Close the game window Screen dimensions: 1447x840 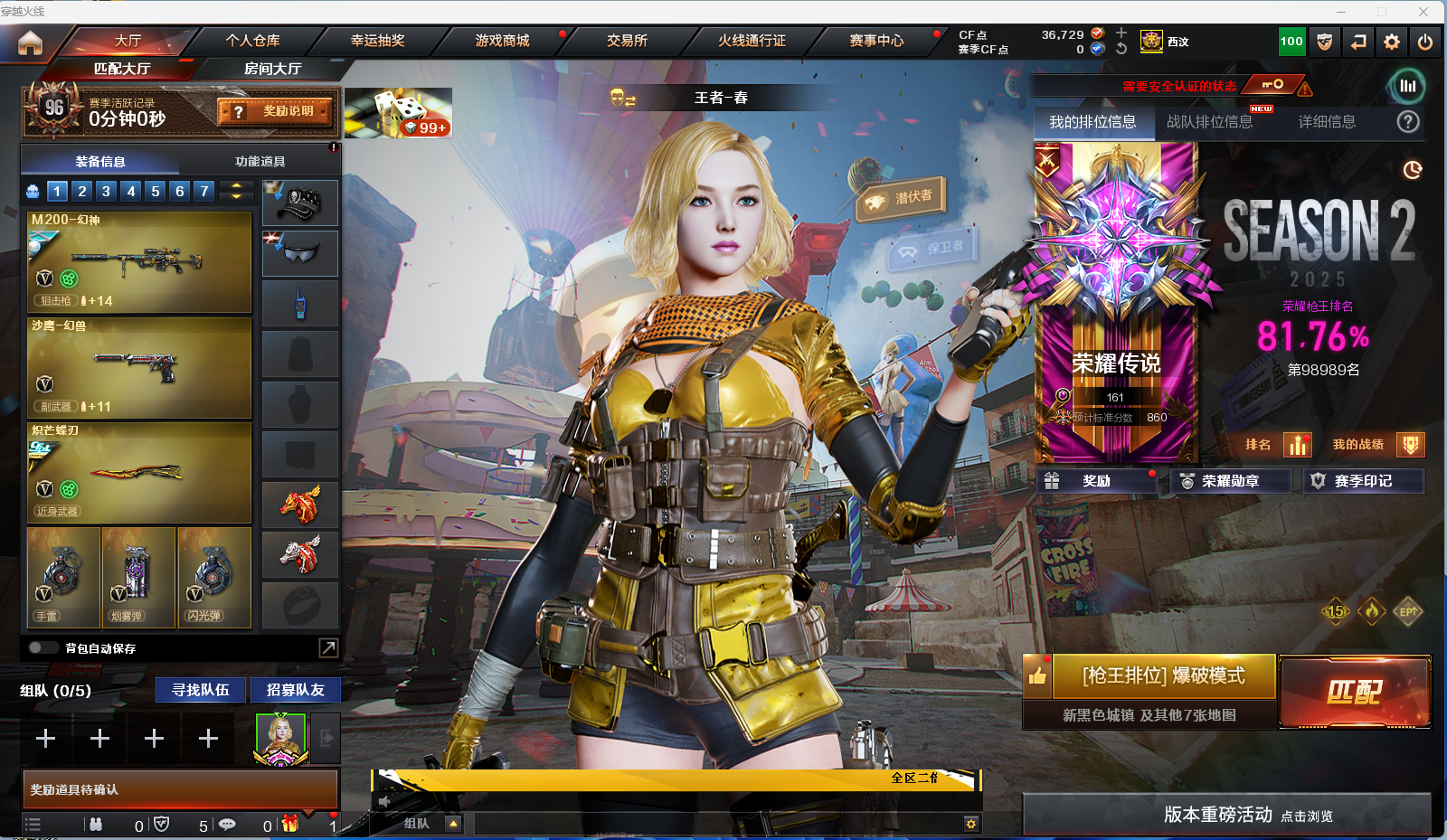point(1423,12)
